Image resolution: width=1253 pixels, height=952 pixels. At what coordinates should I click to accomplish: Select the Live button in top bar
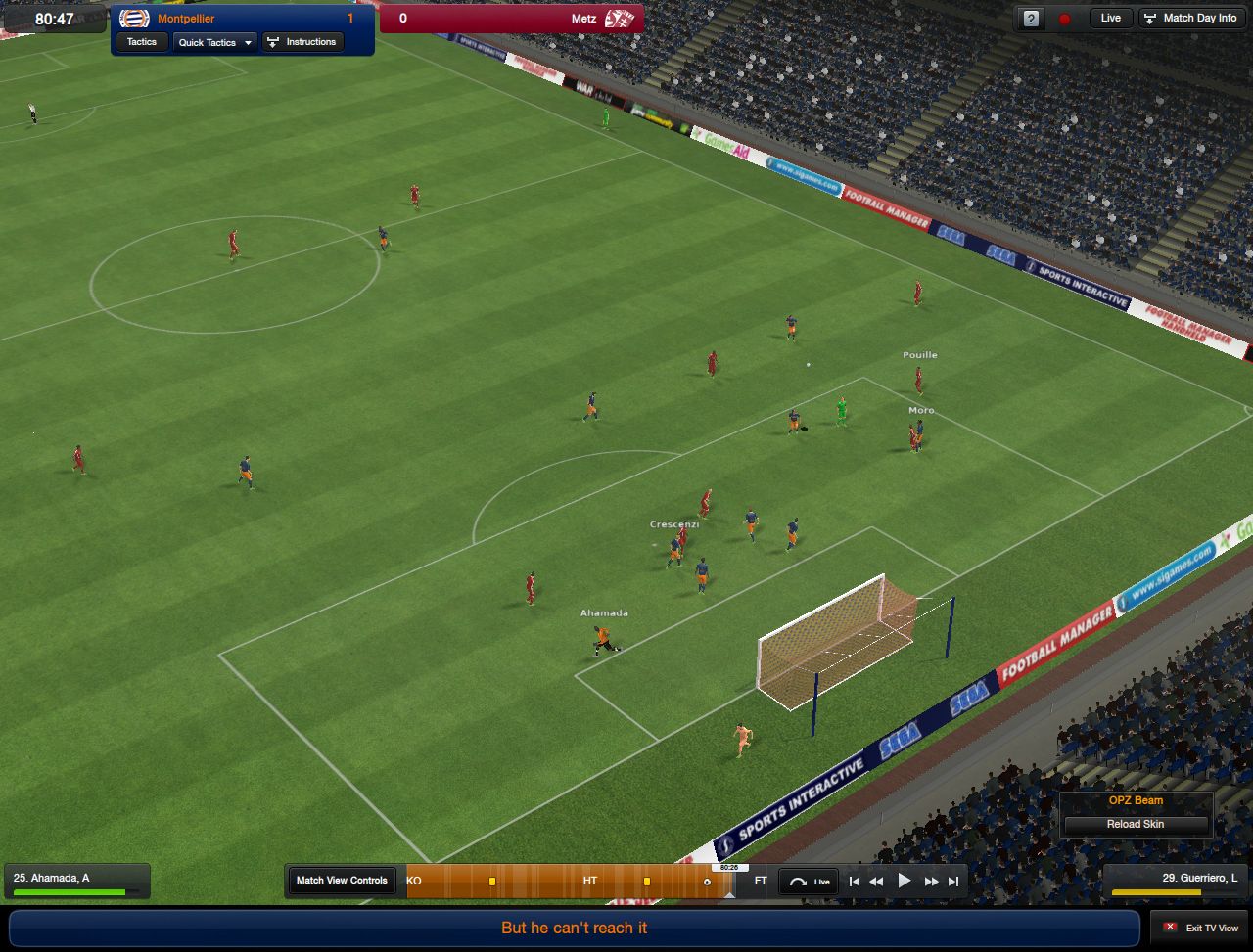click(1110, 19)
